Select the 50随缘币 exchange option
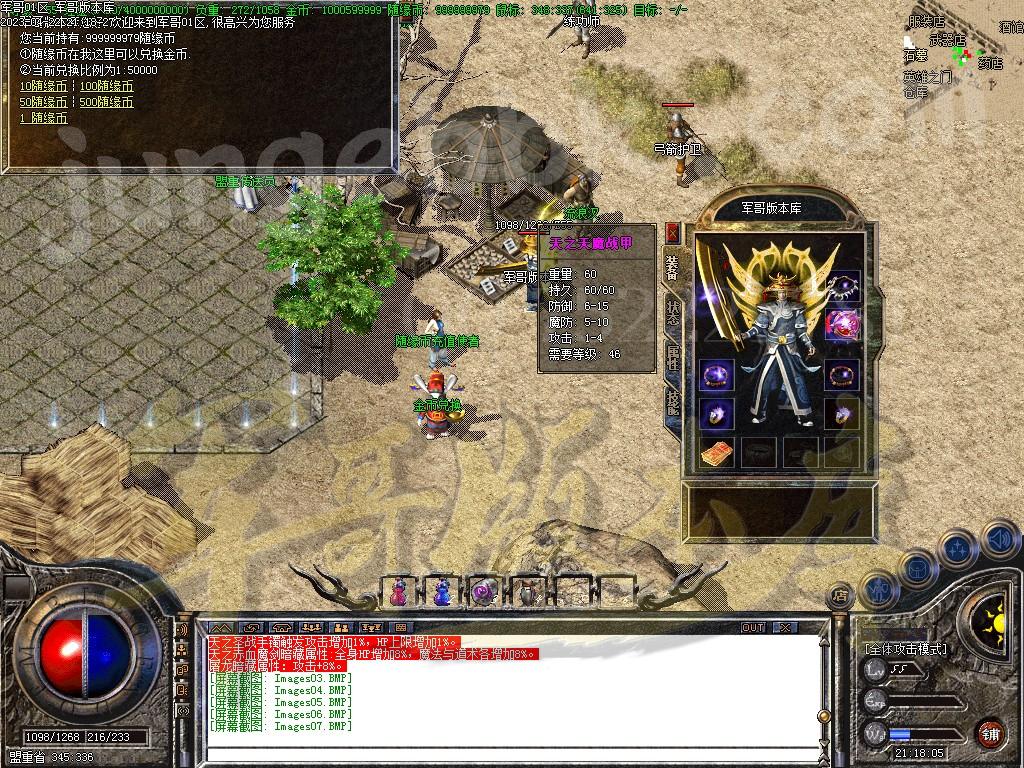 (43, 102)
